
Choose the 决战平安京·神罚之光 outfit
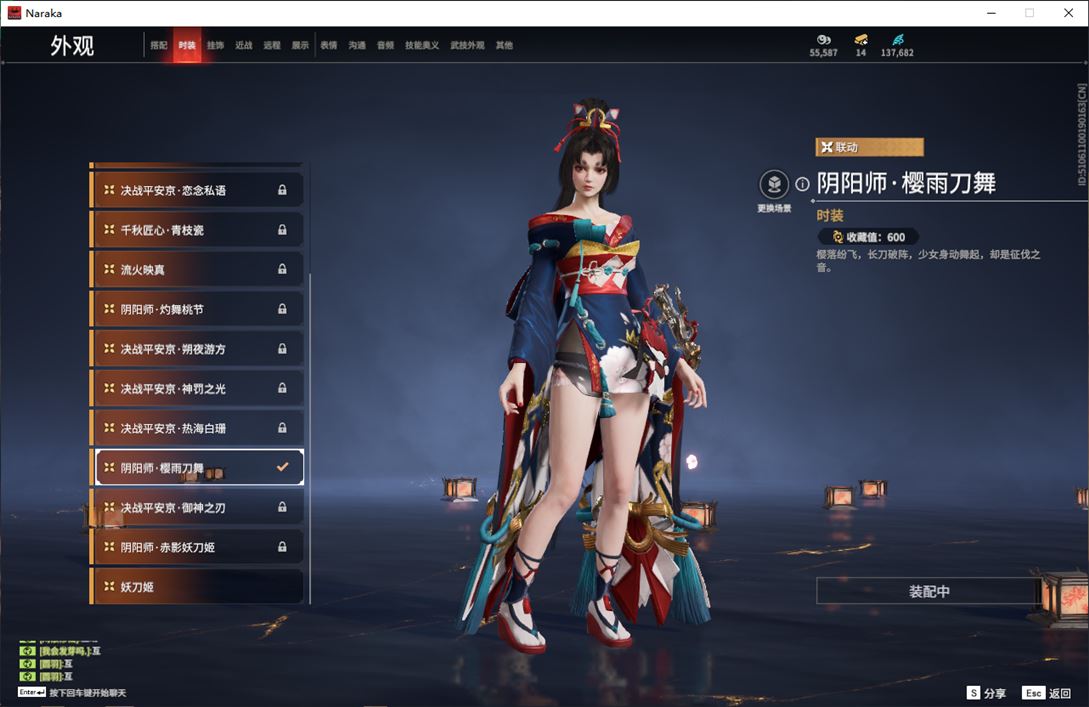197,389
